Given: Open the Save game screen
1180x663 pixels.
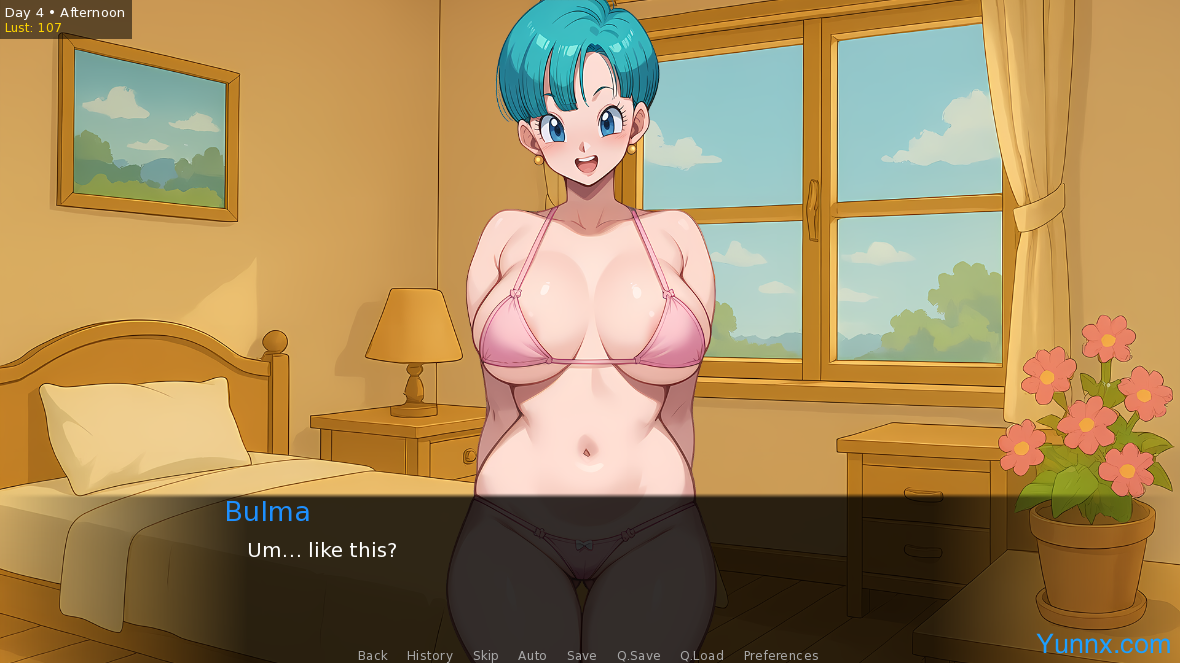Looking at the screenshot, I should (581, 655).
